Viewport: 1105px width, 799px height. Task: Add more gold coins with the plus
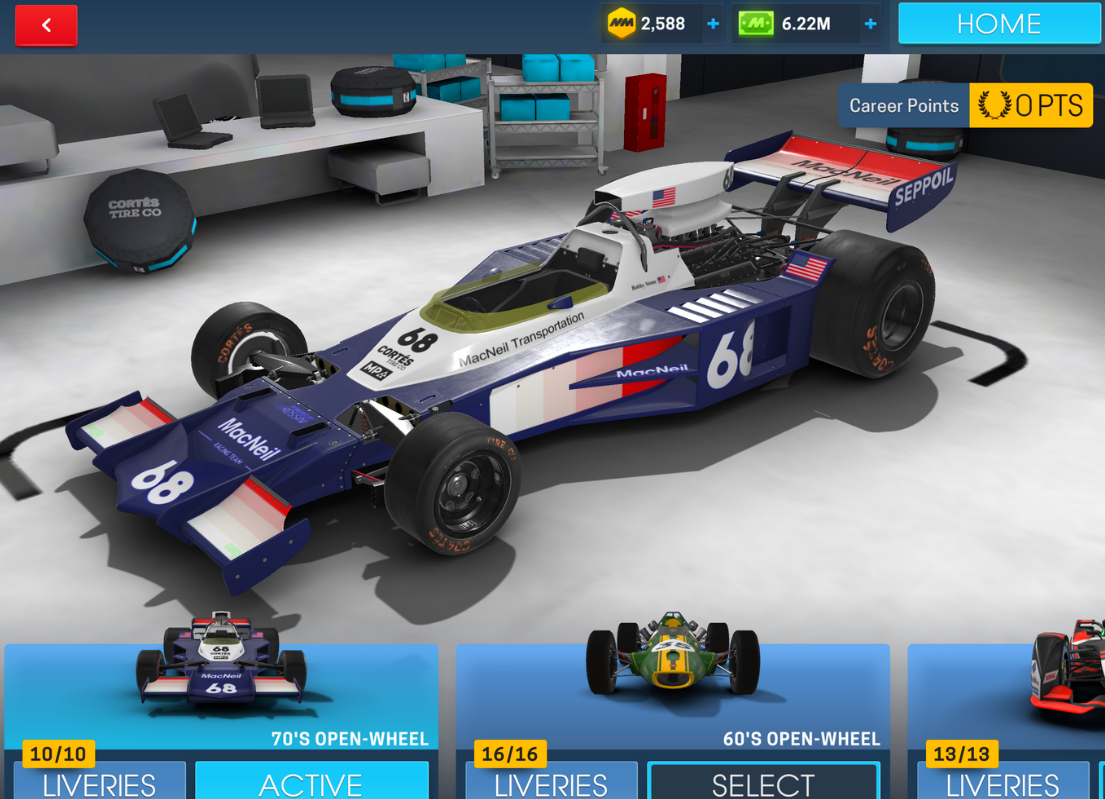(x=713, y=24)
